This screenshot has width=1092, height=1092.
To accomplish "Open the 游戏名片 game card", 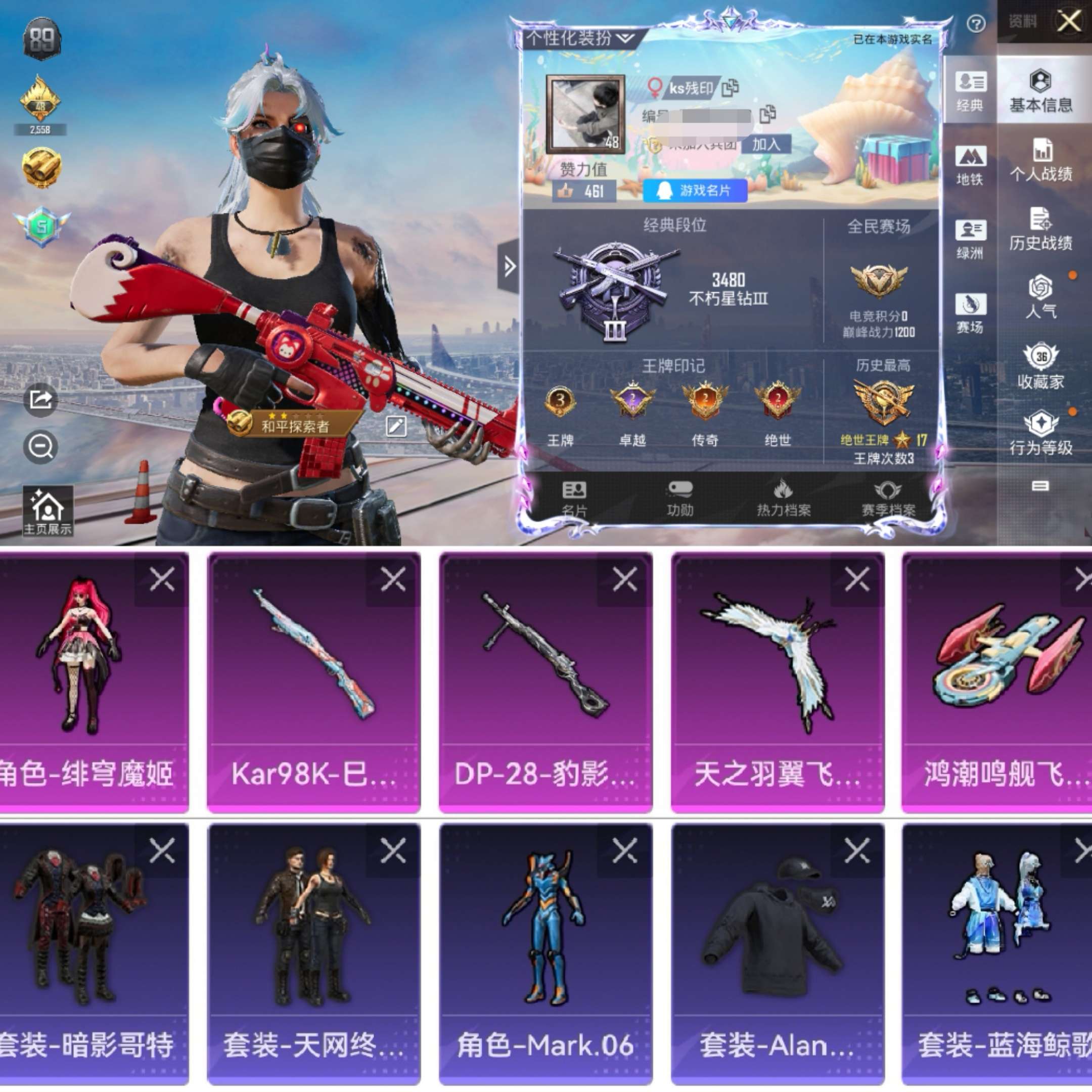I will click(695, 191).
